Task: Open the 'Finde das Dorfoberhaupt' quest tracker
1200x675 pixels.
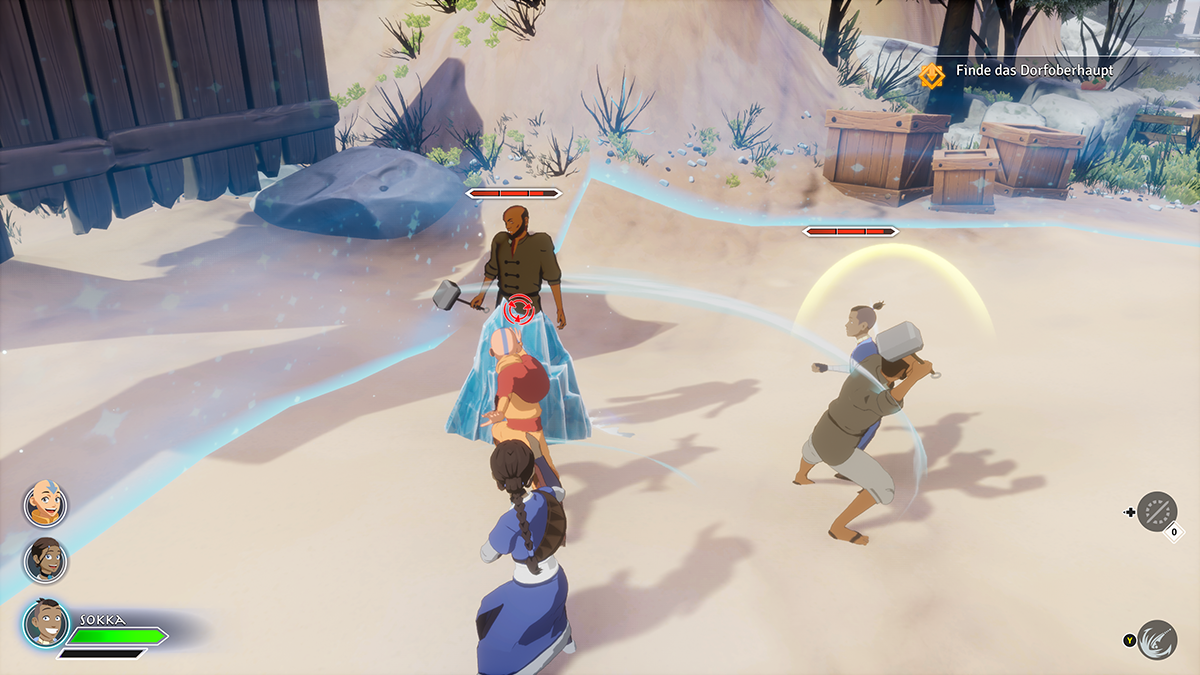Action: point(1034,71)
